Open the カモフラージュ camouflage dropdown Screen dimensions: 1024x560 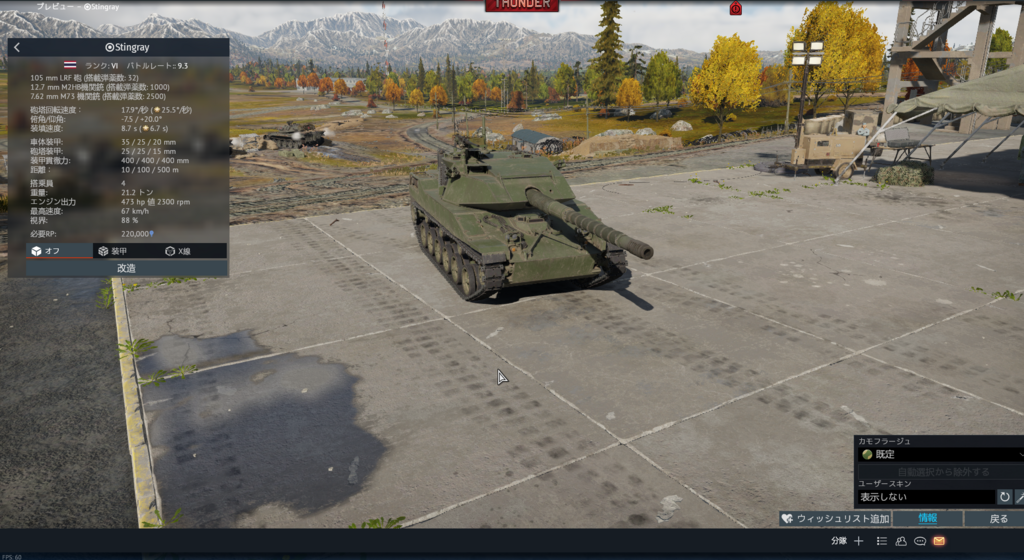(x=937, y=454)
